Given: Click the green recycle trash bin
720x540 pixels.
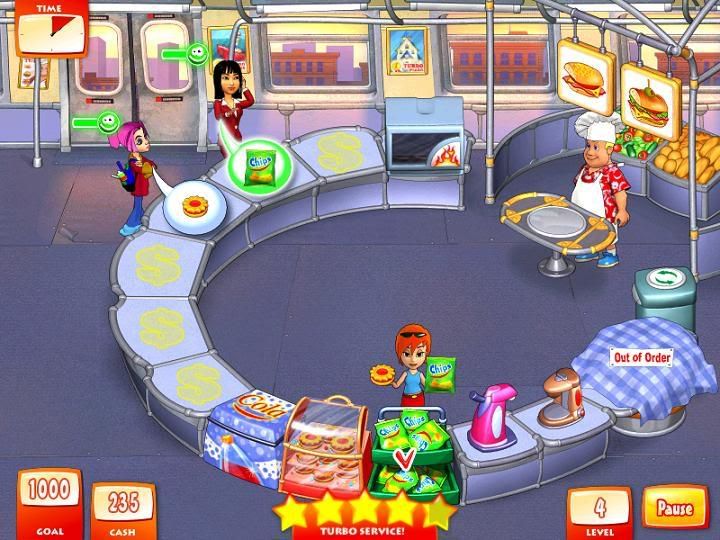Looking at the screenshot, I should pos(664,296).
